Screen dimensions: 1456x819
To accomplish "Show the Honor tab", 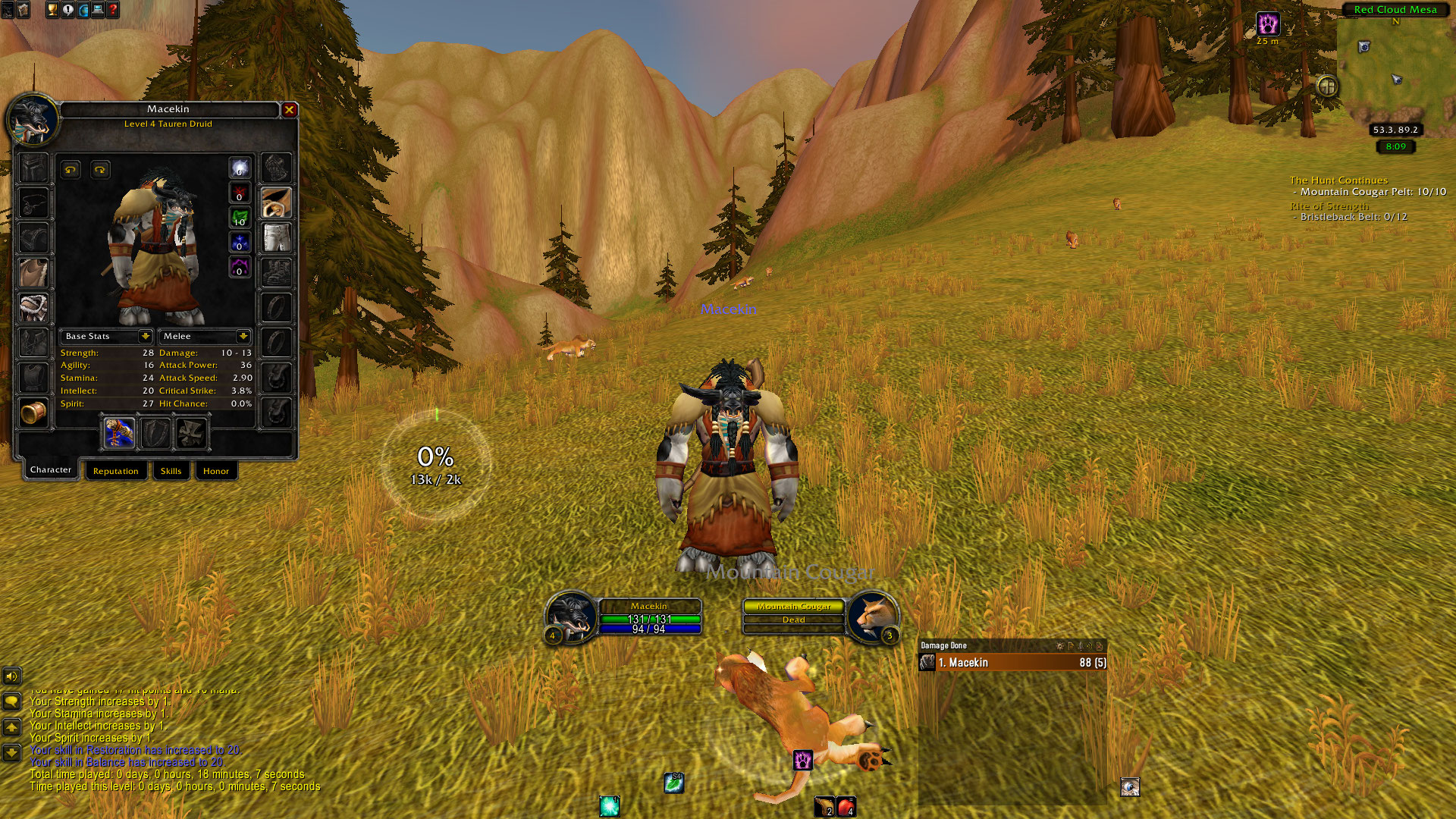I will (215, 471).
